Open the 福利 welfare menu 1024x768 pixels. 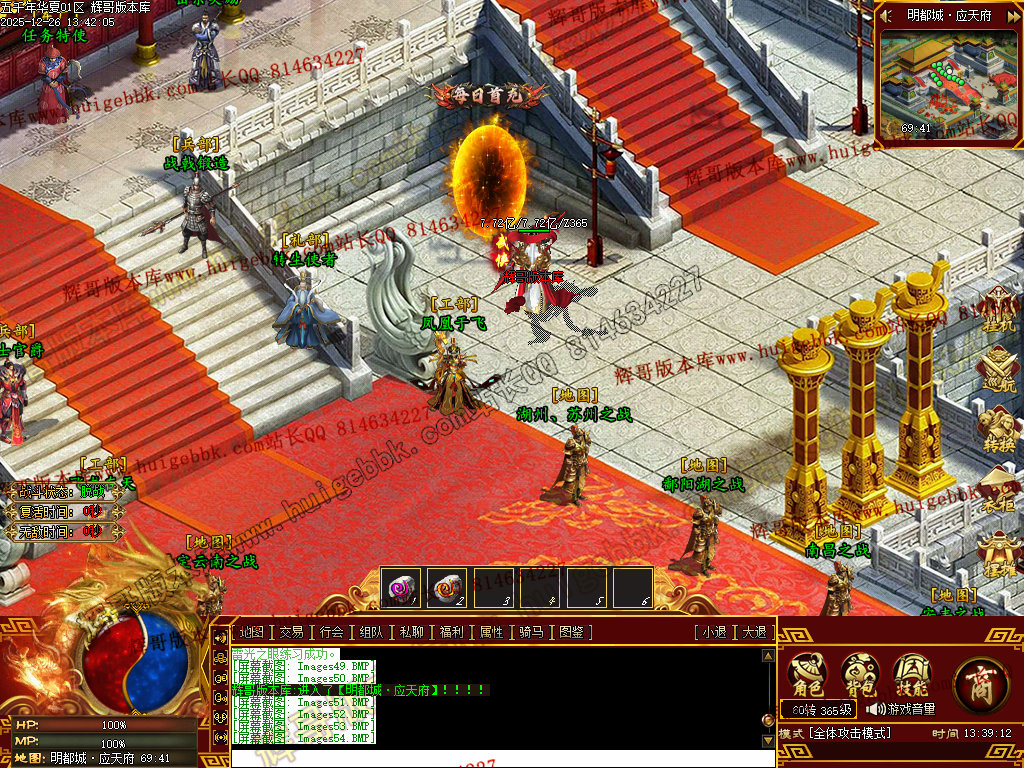[x=451, y=632]
